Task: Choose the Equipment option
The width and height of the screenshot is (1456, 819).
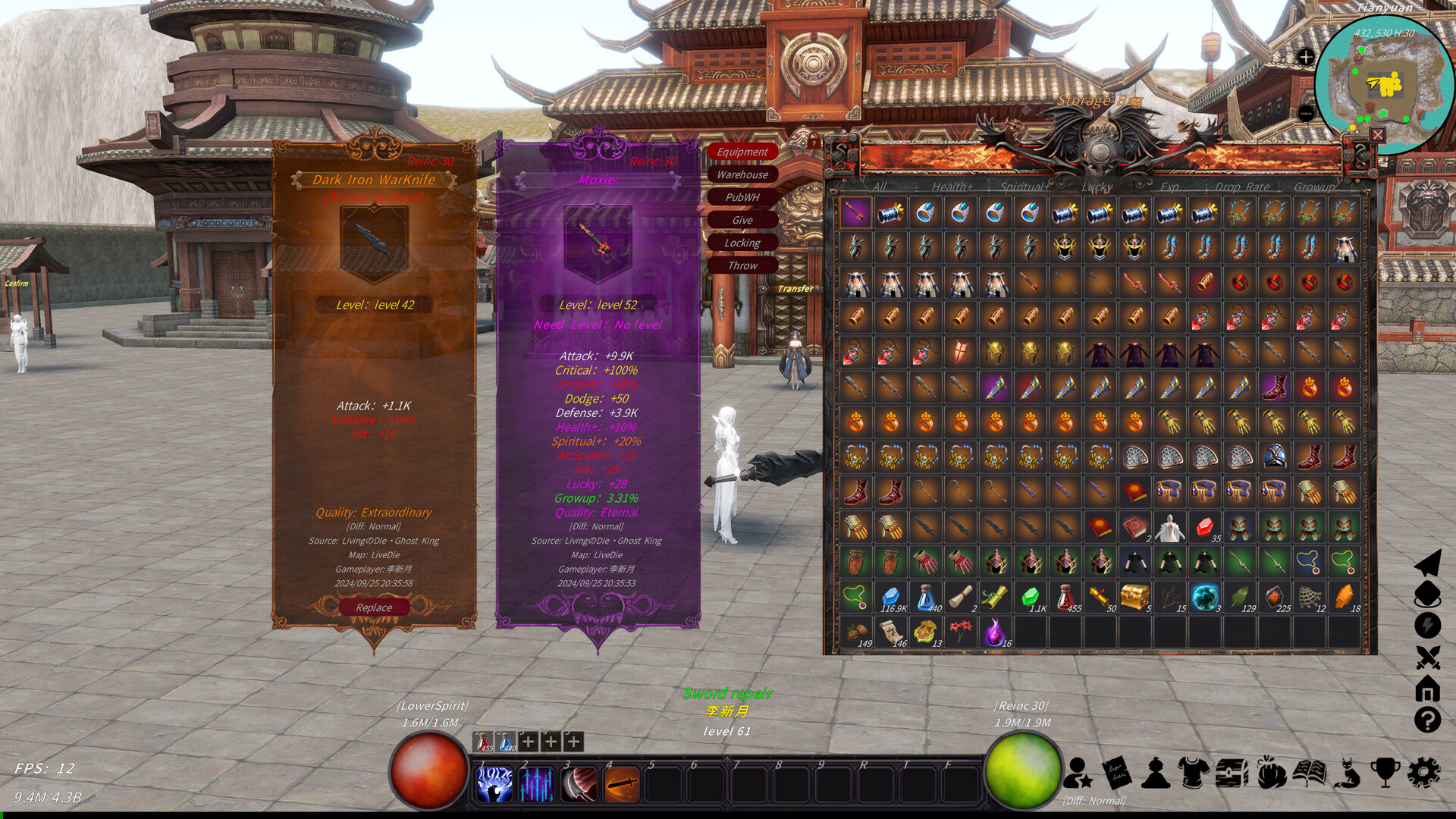Action: (x=742, y=152)
